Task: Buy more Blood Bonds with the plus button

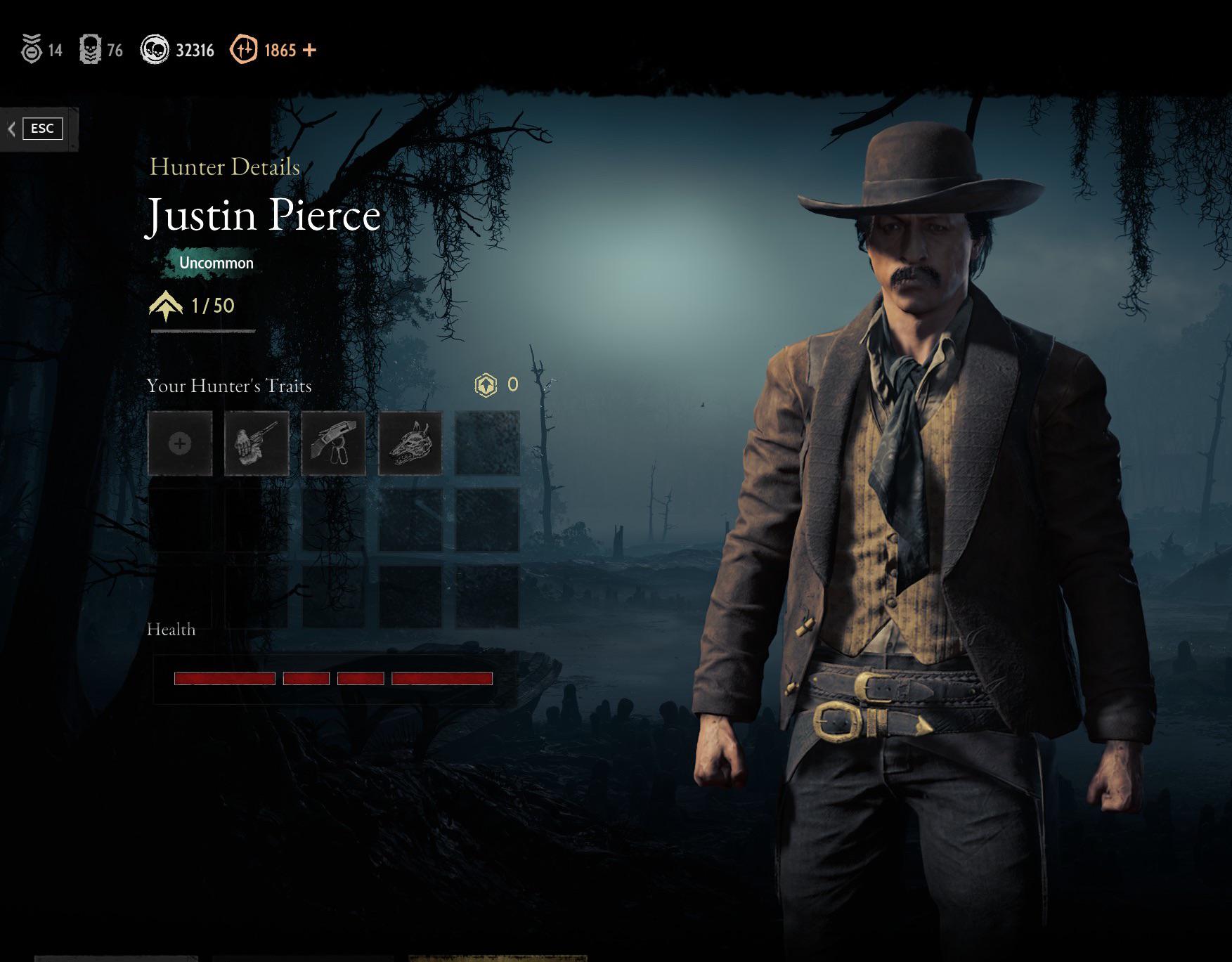Action: pos(309,50)
